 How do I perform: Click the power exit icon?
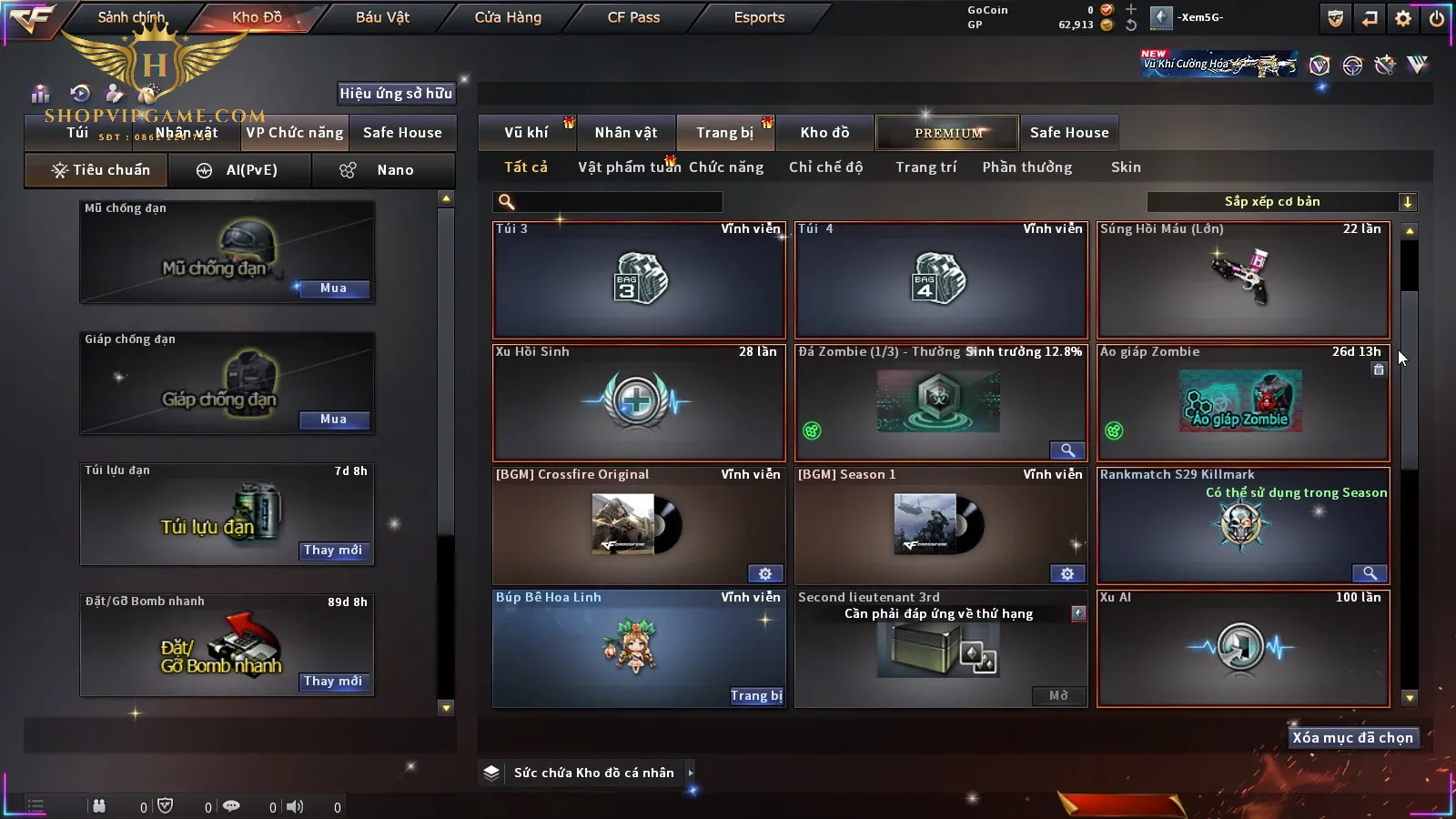tap(1437, 18)
